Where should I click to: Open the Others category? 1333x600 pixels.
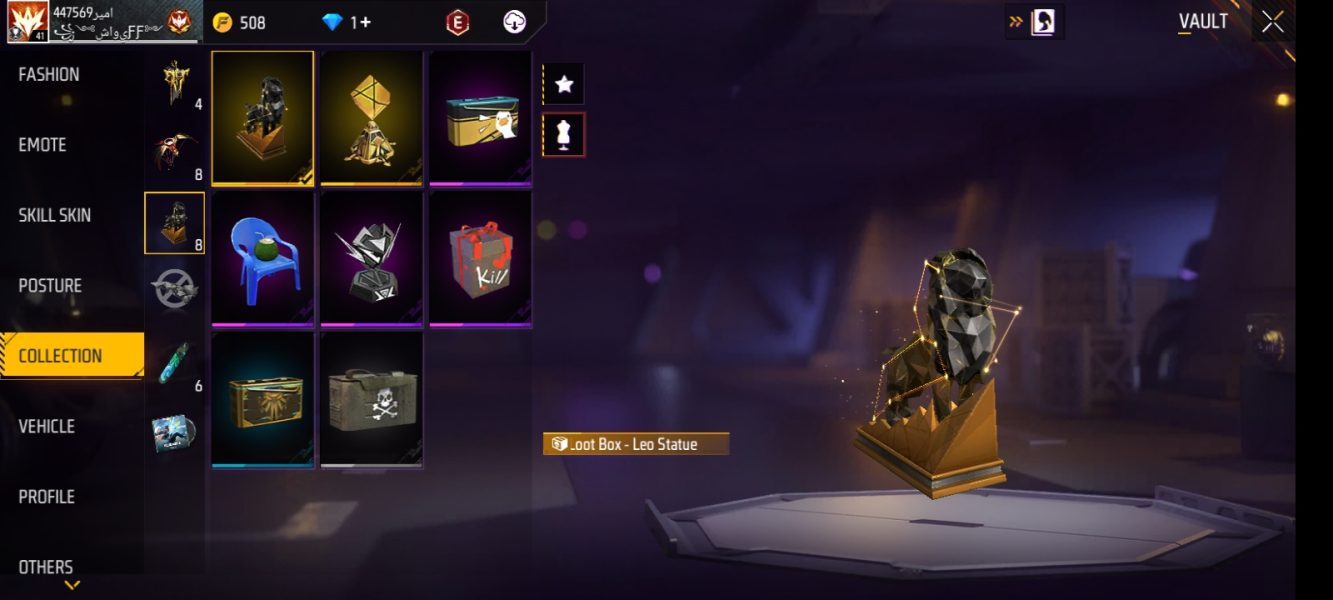46,567
